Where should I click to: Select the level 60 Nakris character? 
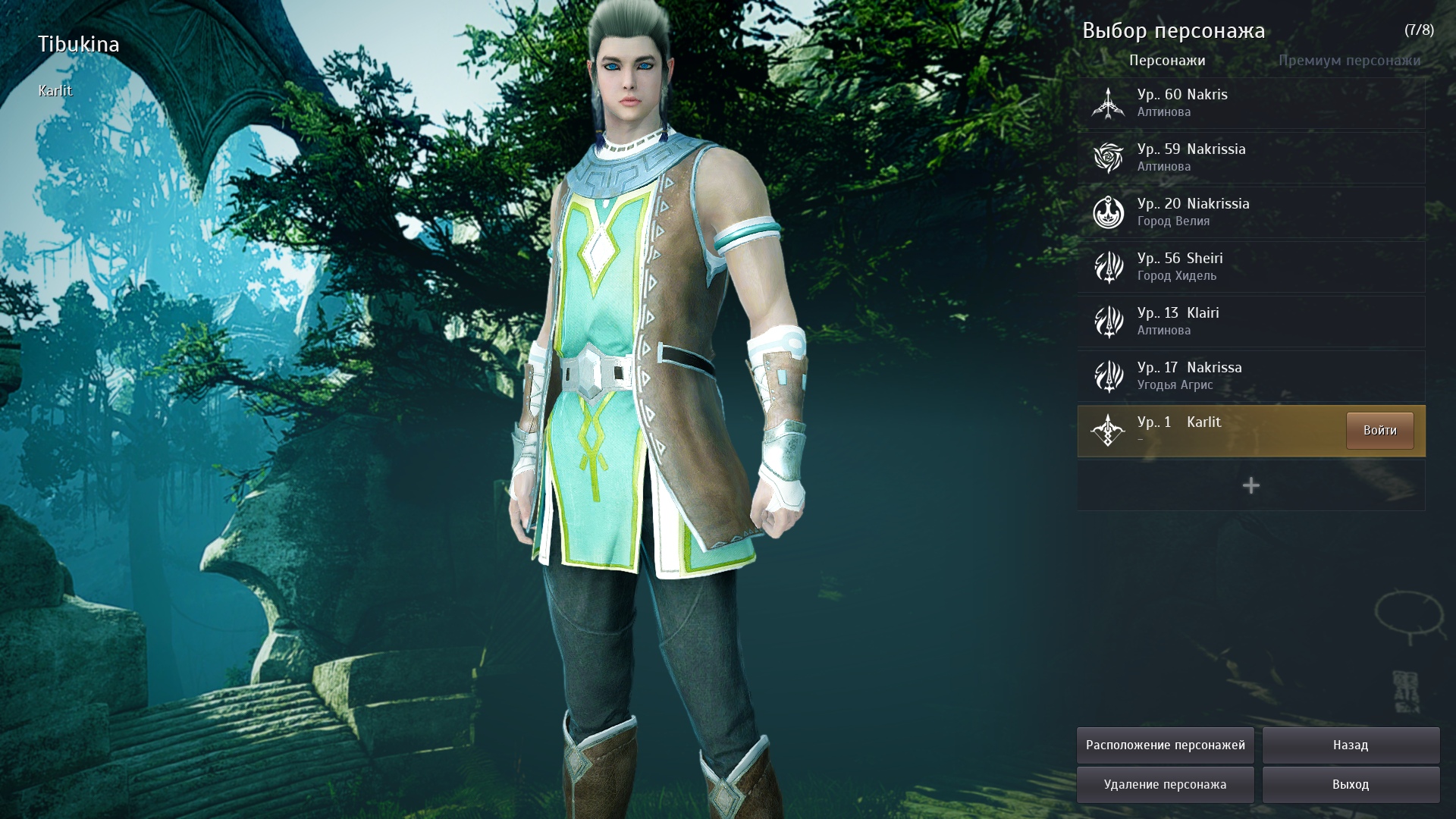[x=1250, y=103]
